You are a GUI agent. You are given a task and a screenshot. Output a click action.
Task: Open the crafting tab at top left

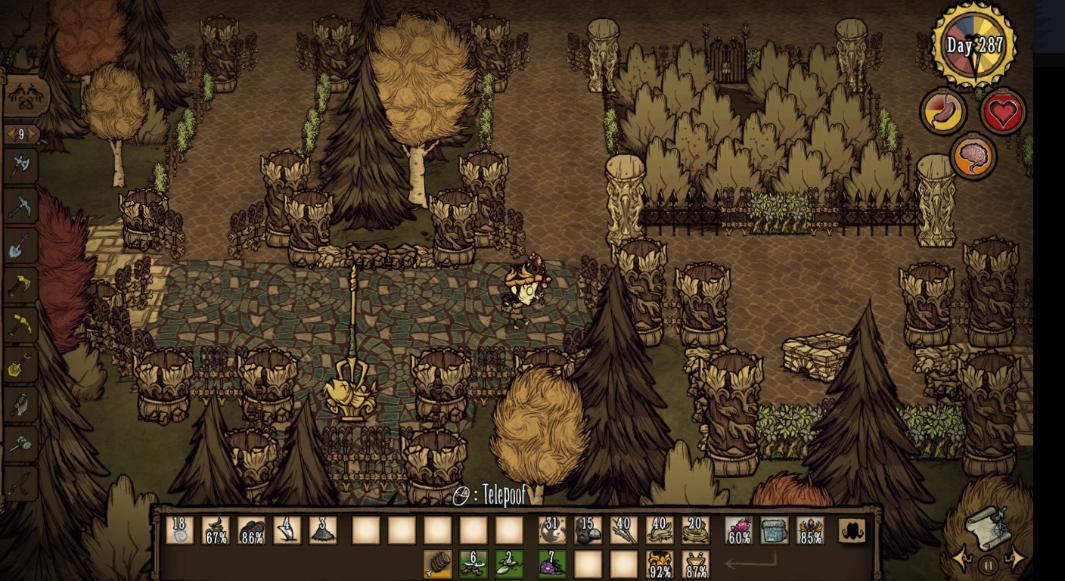tap(27, 97)
